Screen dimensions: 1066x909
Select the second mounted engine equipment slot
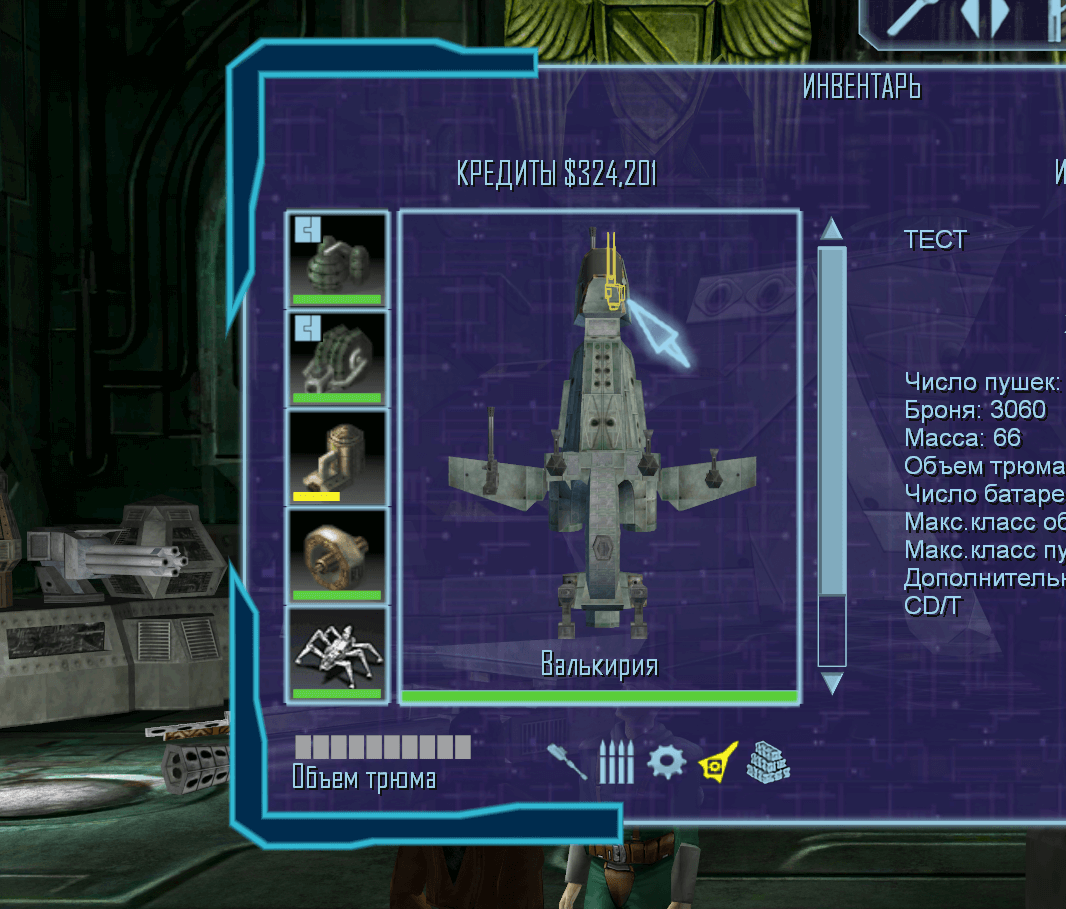[x=337, y=358]
